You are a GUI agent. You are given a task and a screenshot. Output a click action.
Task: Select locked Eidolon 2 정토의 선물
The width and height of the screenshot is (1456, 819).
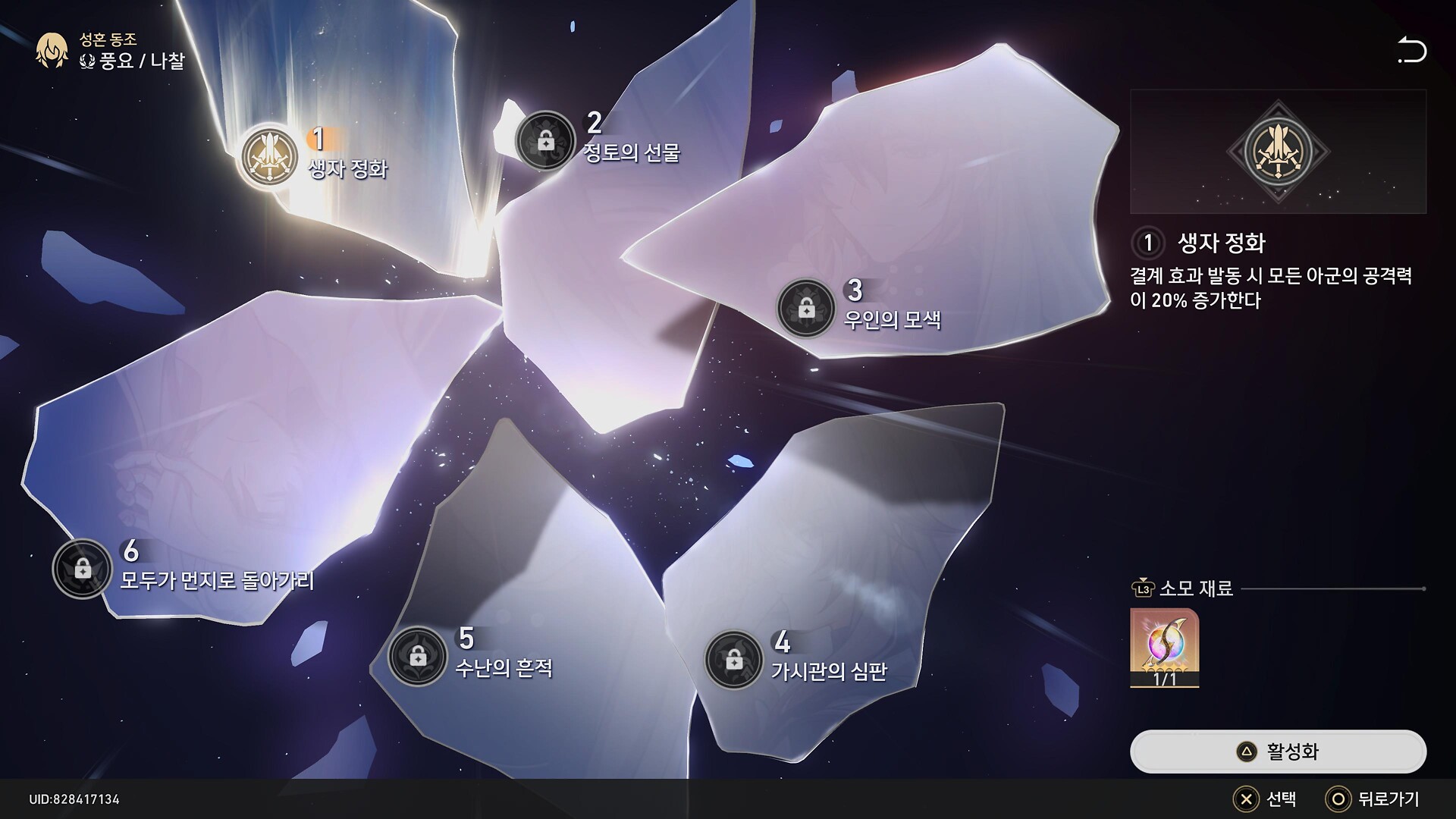(544, 141)
